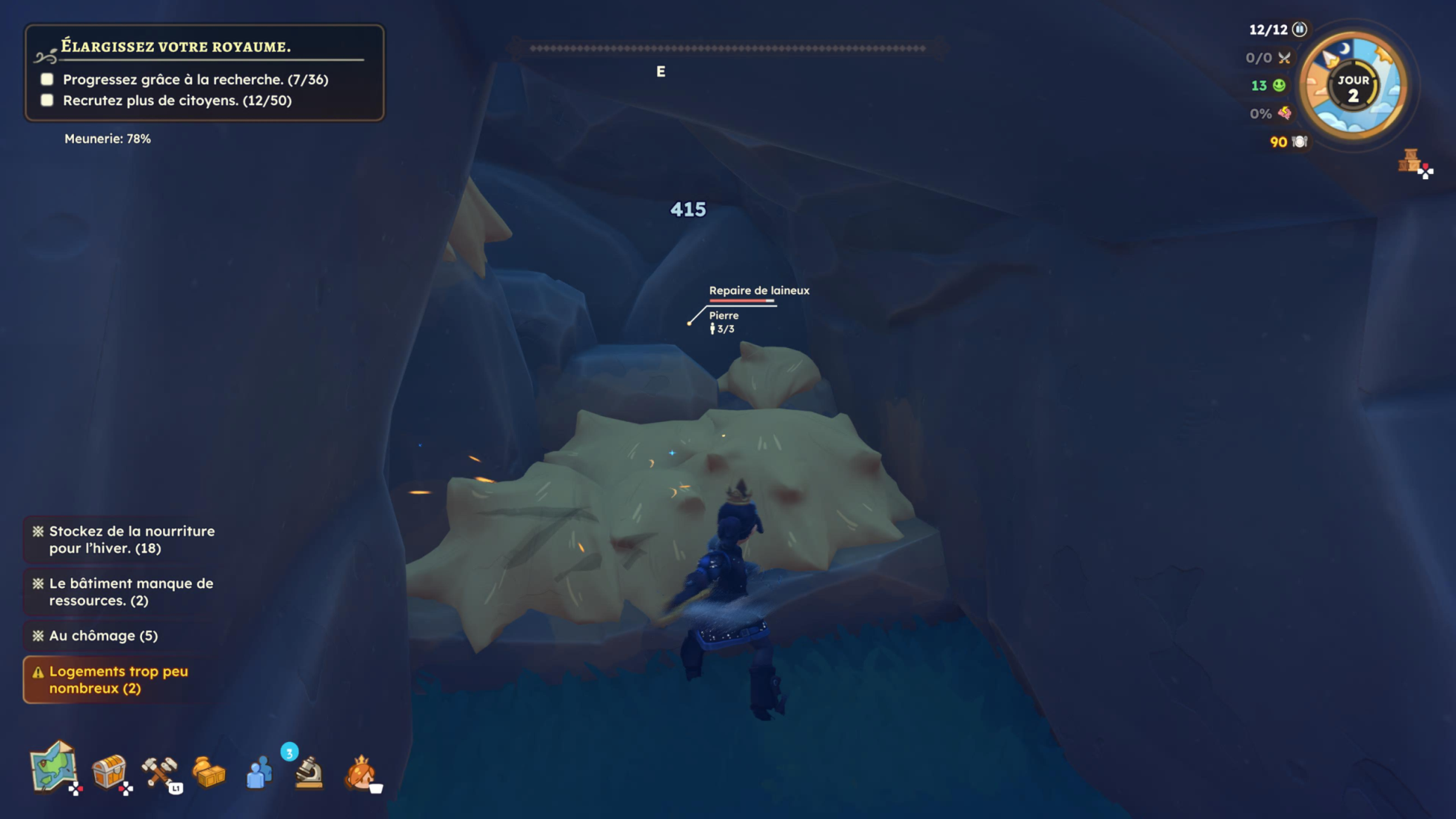Select 'Le bâtiment manque de ressources' alert
This screenshot has width=1456, height=819.
pyautogui.click(x=126, y=592)
